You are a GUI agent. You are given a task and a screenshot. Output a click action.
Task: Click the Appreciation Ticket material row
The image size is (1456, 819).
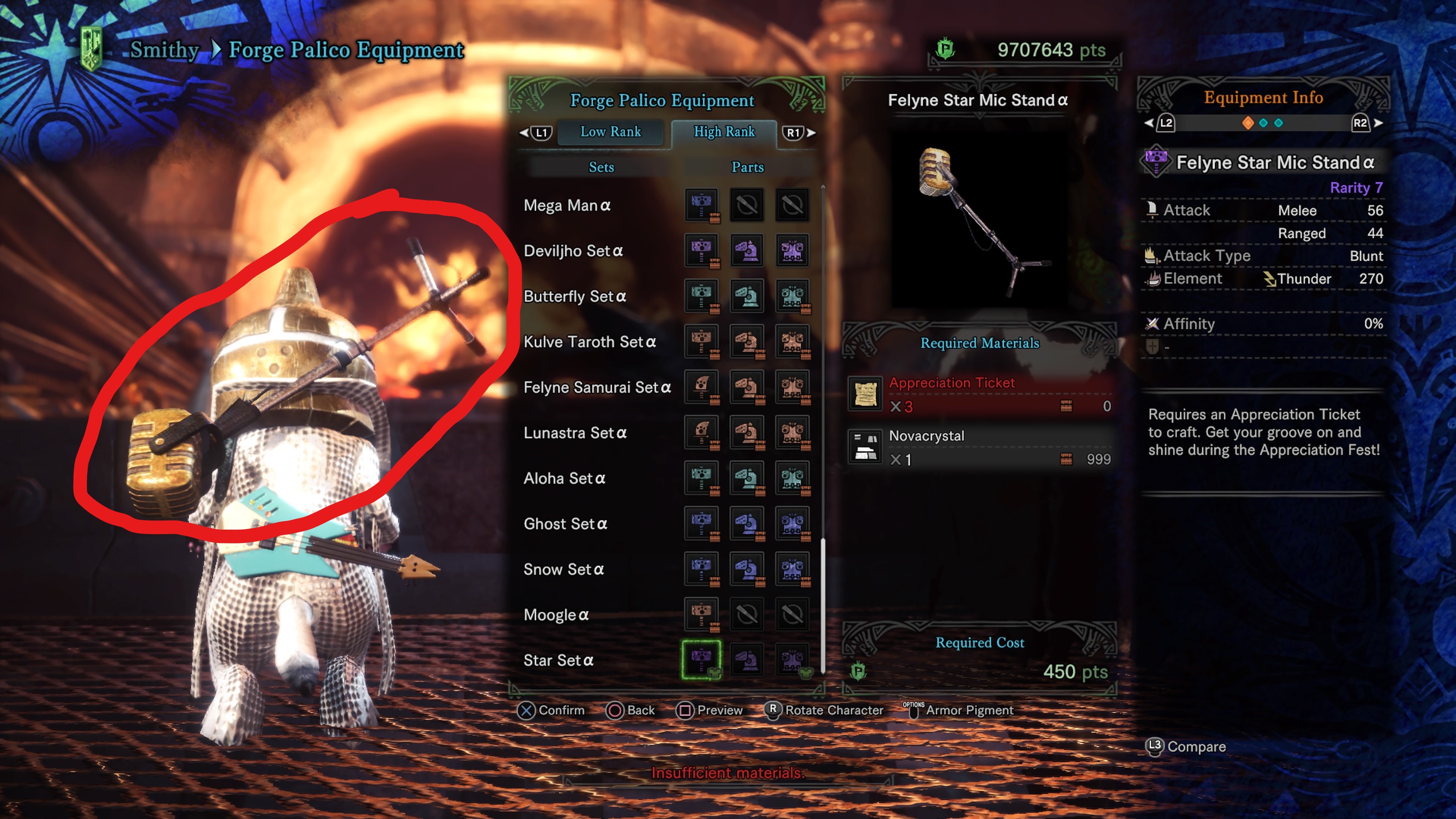click(x=980, y=394)
